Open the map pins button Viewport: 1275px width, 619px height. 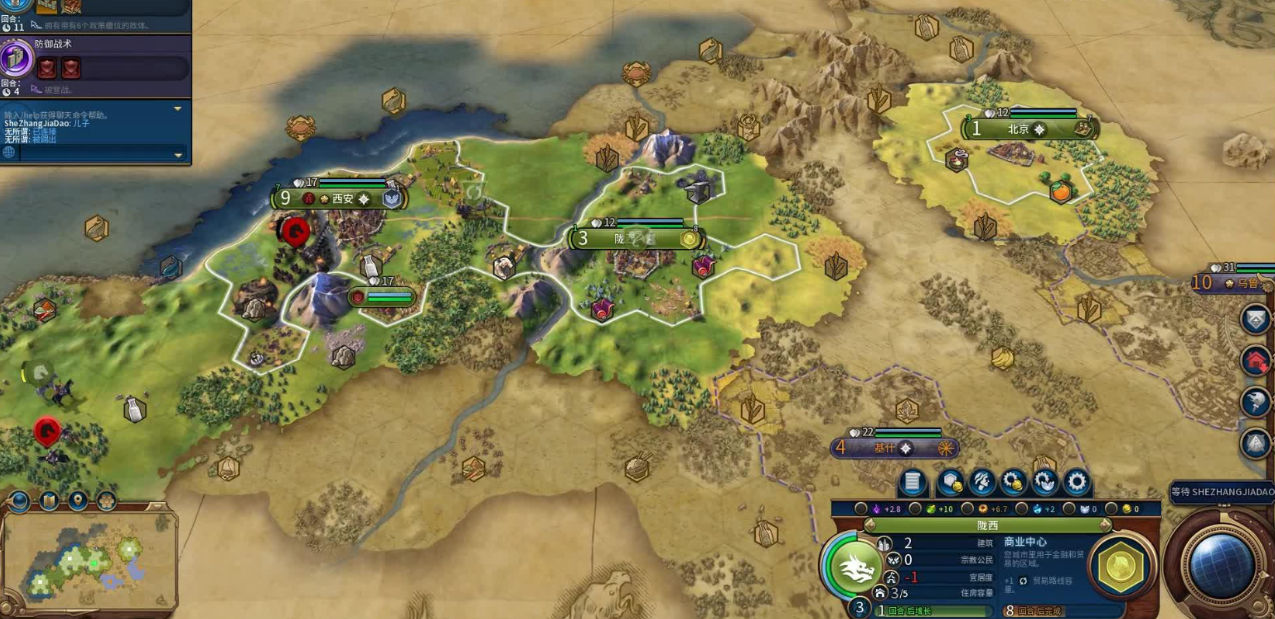77,500
